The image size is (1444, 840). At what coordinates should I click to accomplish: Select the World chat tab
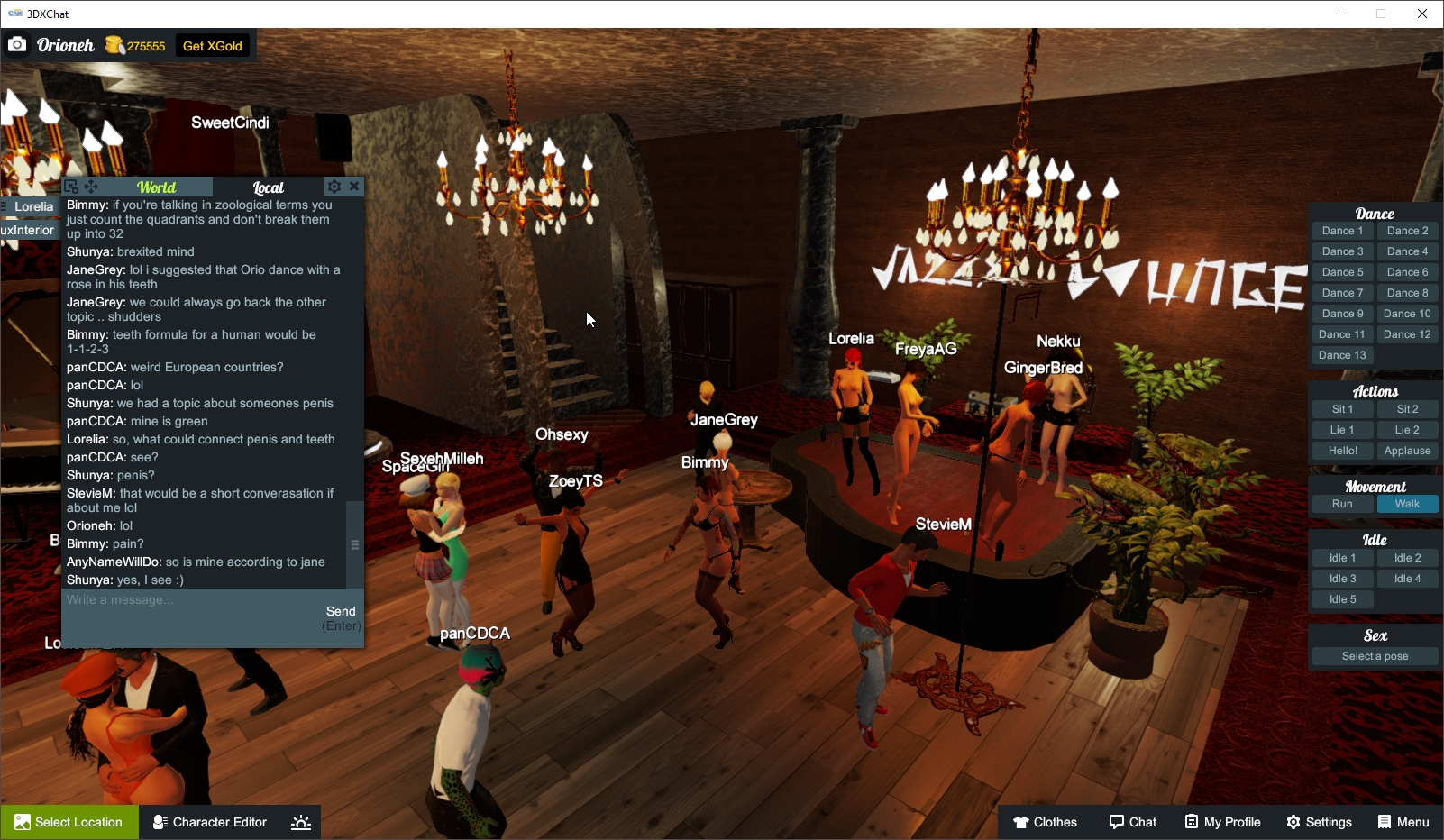pos(158,187)
